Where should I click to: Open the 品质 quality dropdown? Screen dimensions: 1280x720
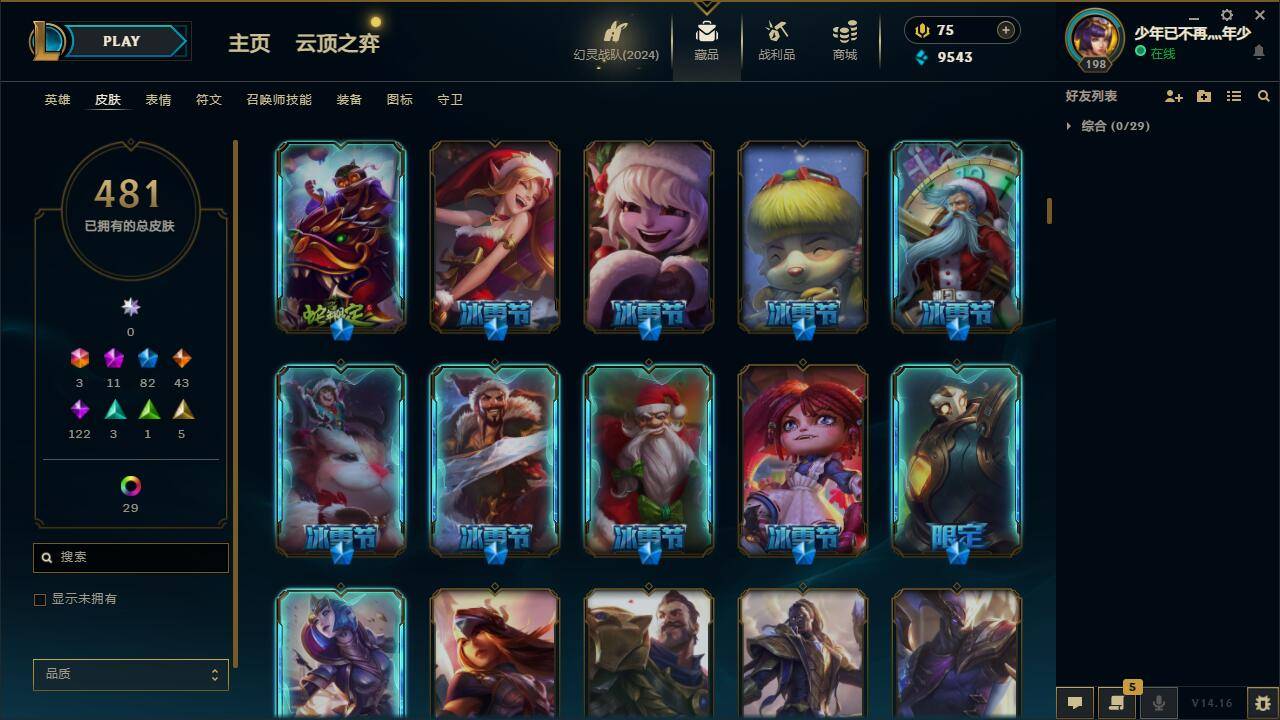pos(130,674)
